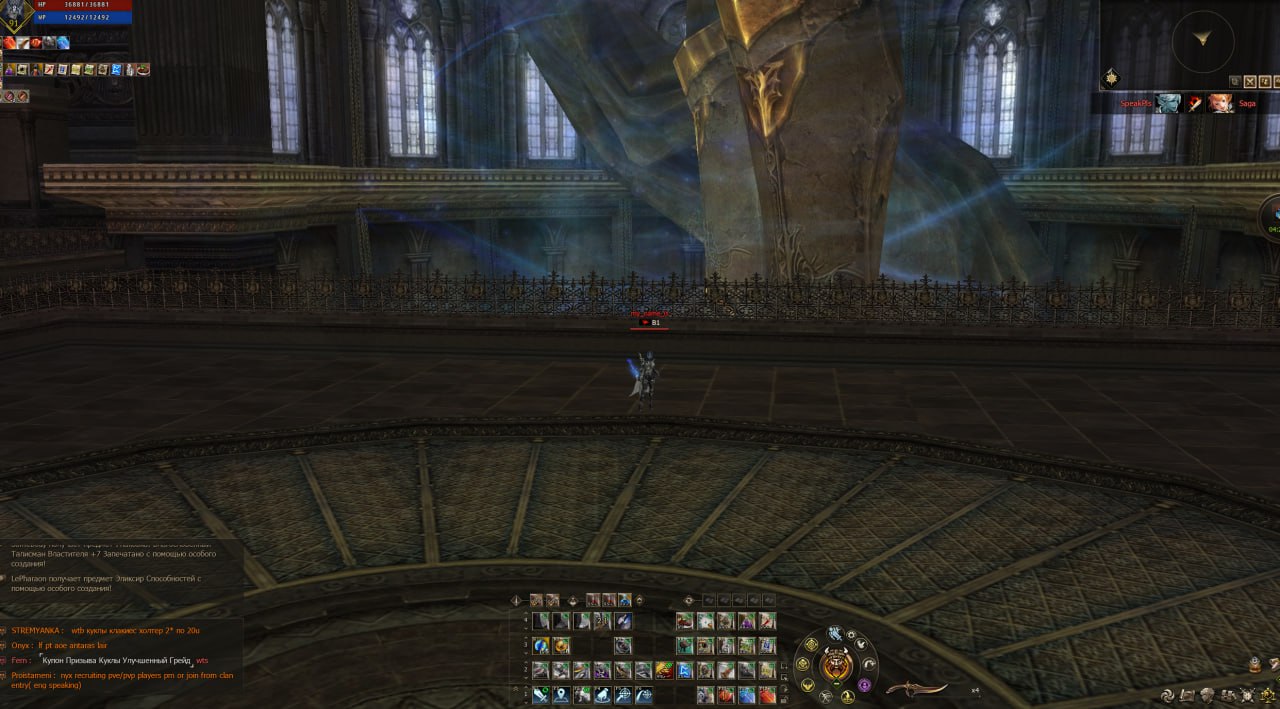
Task: Select the Saga party member portrait
Action: [1221, 103]
